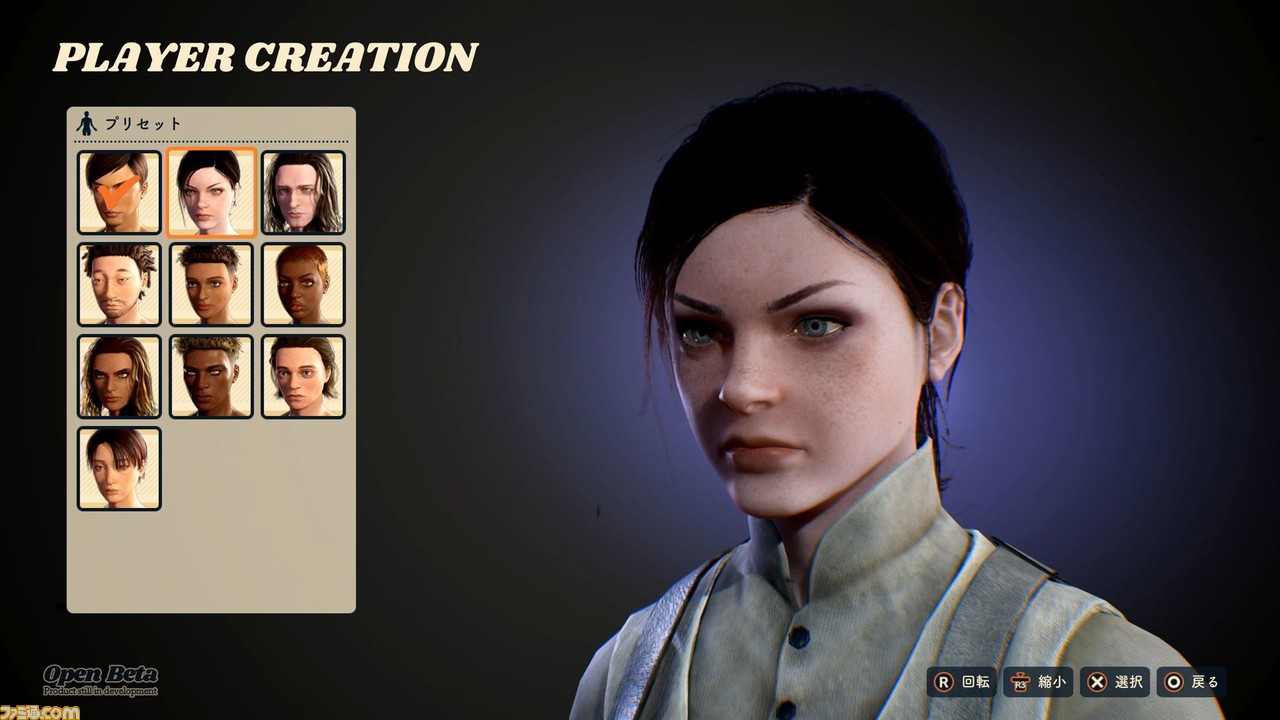Image resolution: width=1280 pixels, height=720 pixels.
Task: Pick the reddish-brown bob haircut preset
Action: (x=119, y=469)
